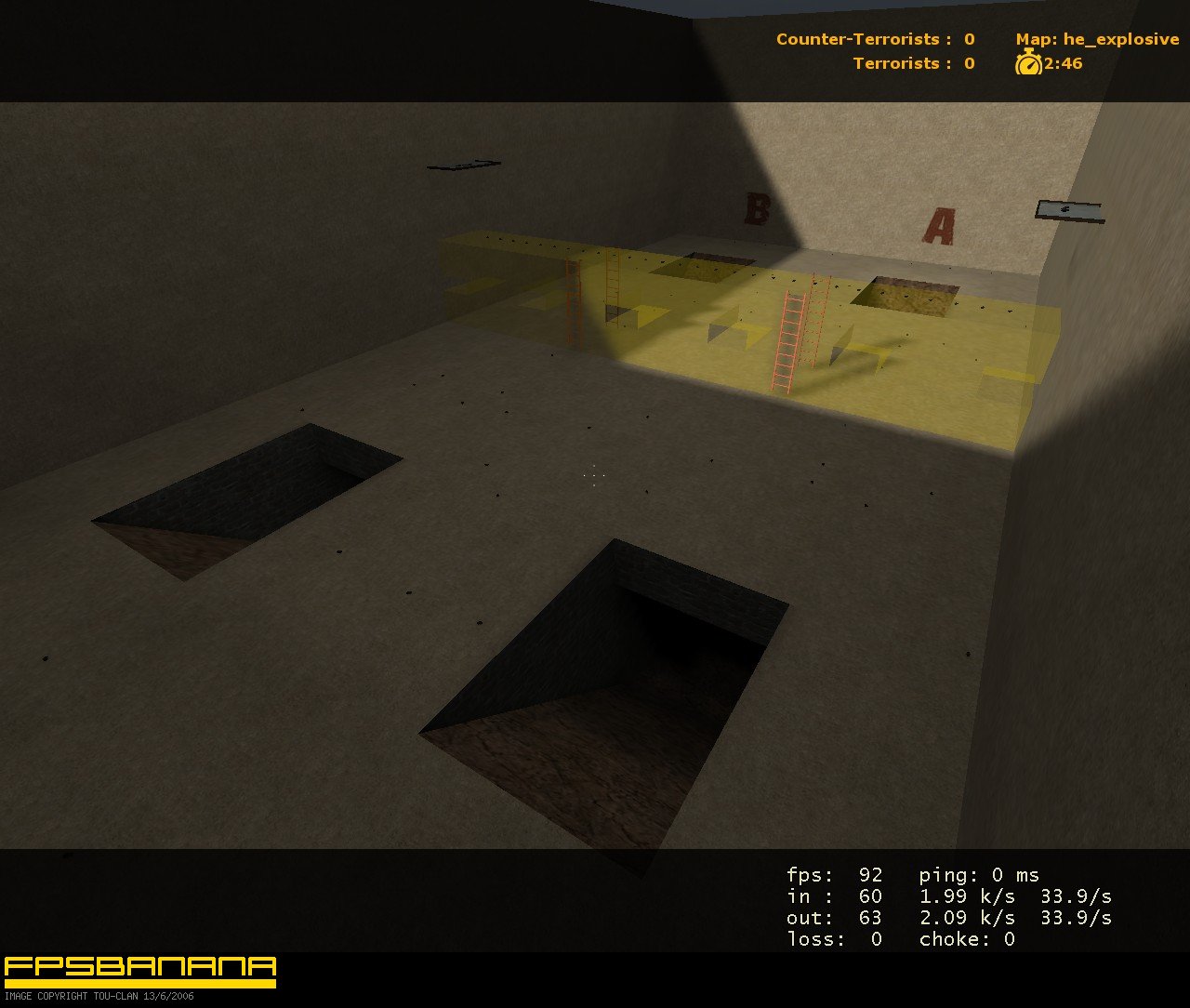
Task: Click the vent grate on the right wall
Action: [x=1071, y=209]
